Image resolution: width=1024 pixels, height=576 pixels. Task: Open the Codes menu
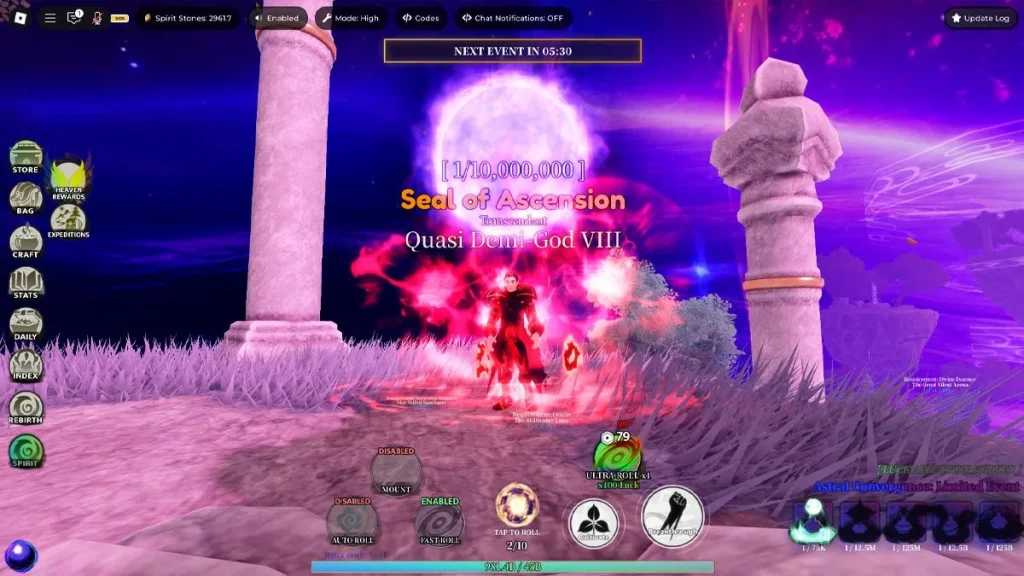419,18
